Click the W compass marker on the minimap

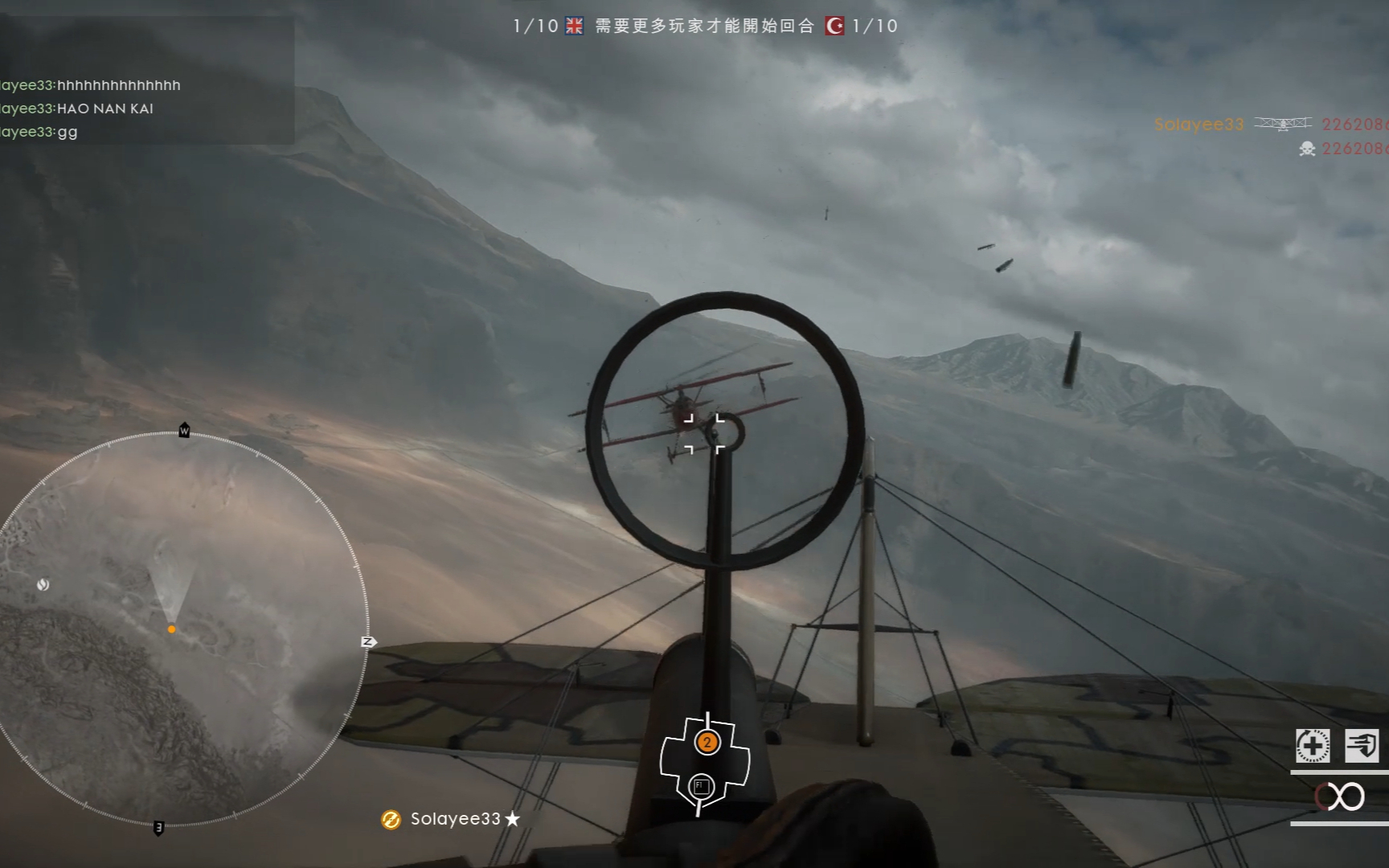coord(184,431)
